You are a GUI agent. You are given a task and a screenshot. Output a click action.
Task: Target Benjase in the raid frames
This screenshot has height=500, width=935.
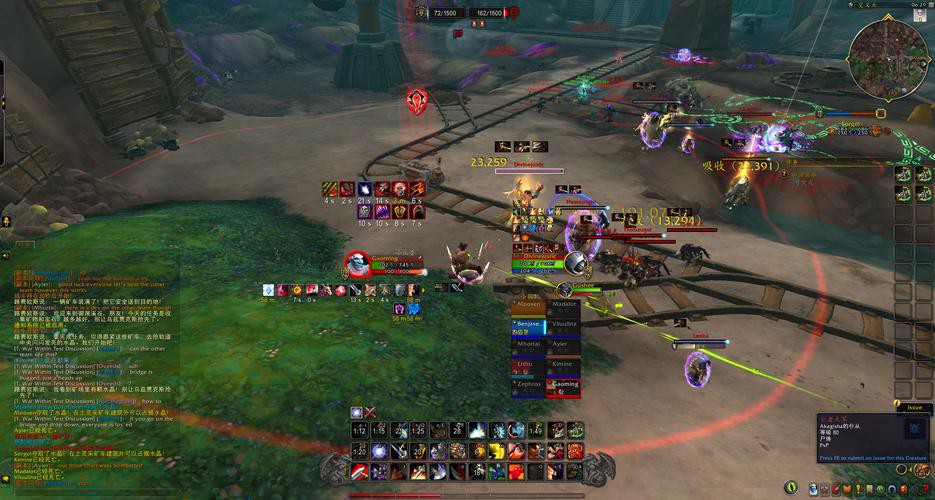528,325
